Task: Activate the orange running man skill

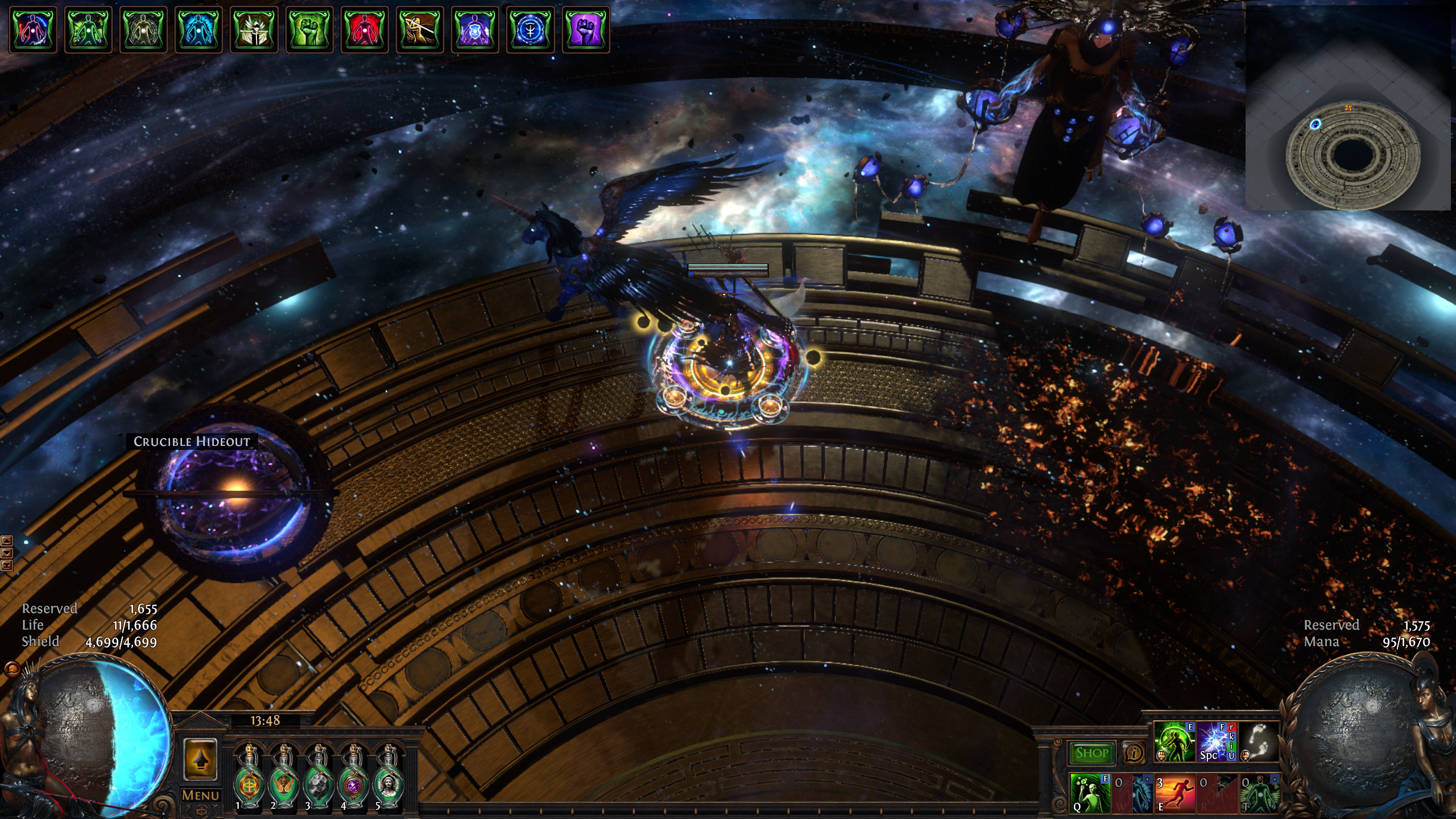Action: tap(1174, 793)
